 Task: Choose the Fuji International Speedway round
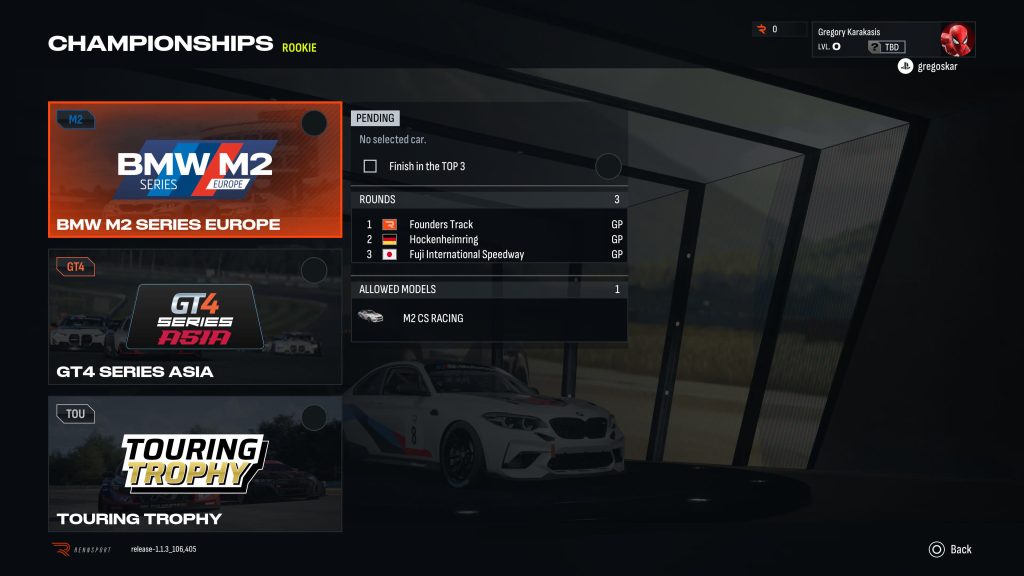[489, 254]
